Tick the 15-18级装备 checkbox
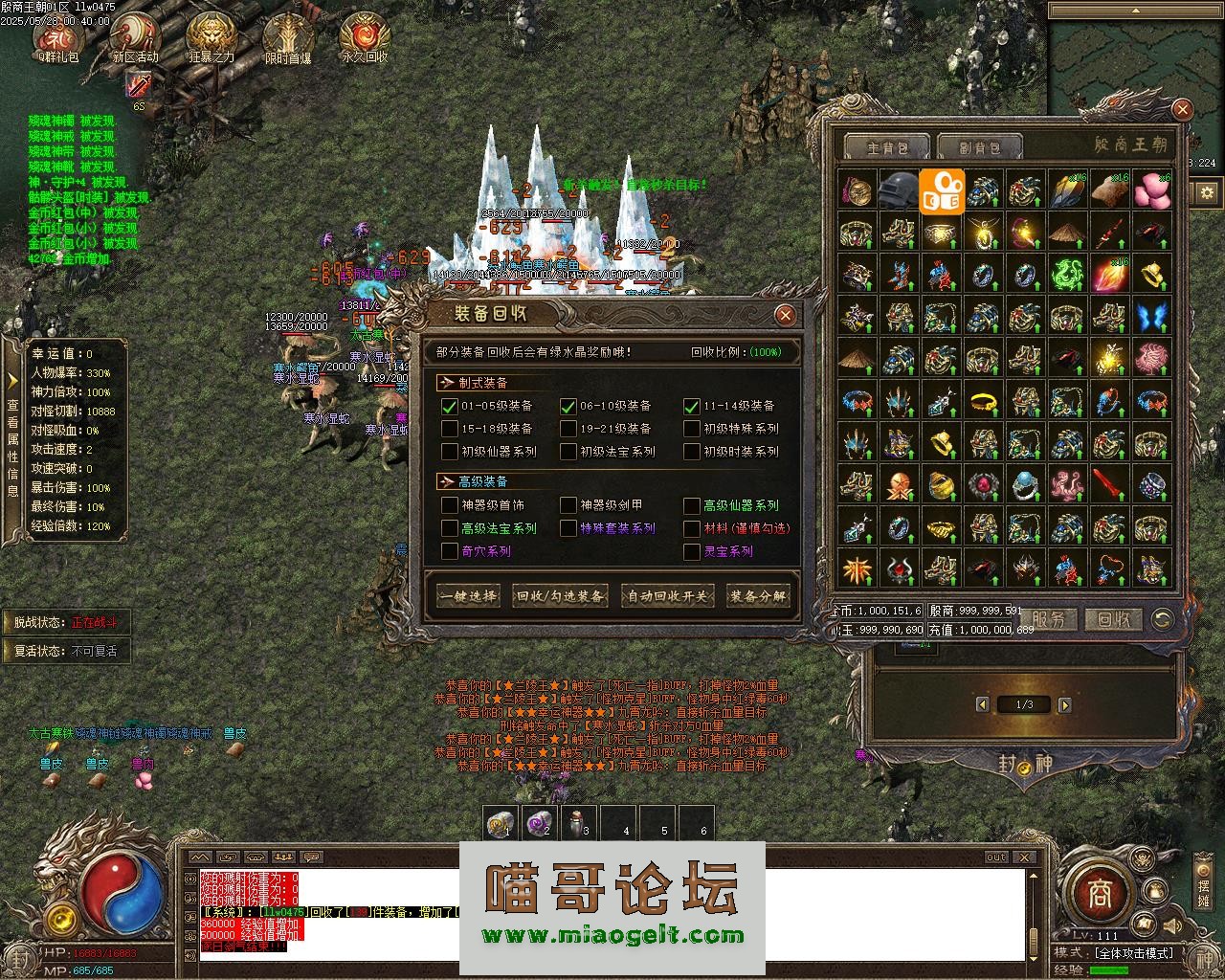 [x=450, y=429]
